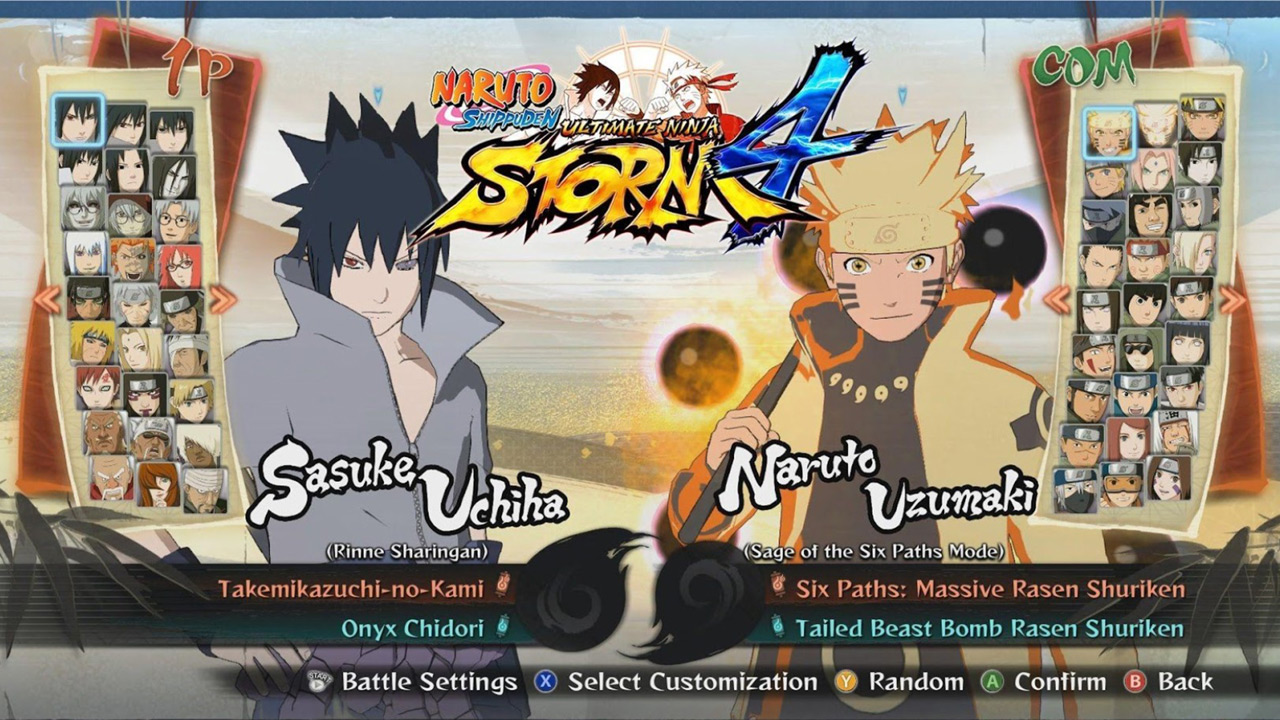Pick Sakura from the COM roster
Image resolution: width=1280 pixels, height=720 pixels.
pyautogui.click(x=1152, y=172)
